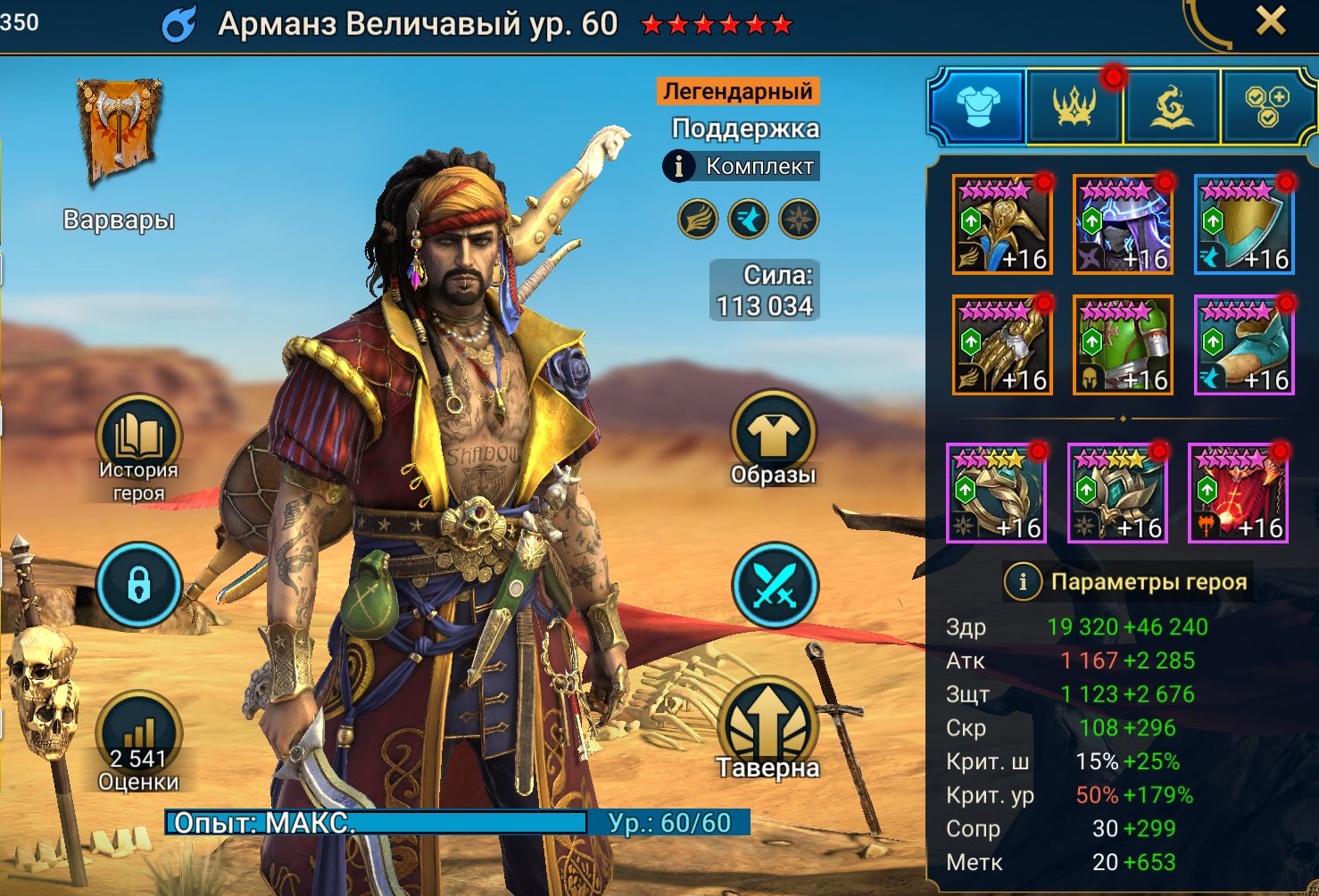Select the equipped teal boots slot
Screen dimensions: 1319x896
pos(1244,345)
